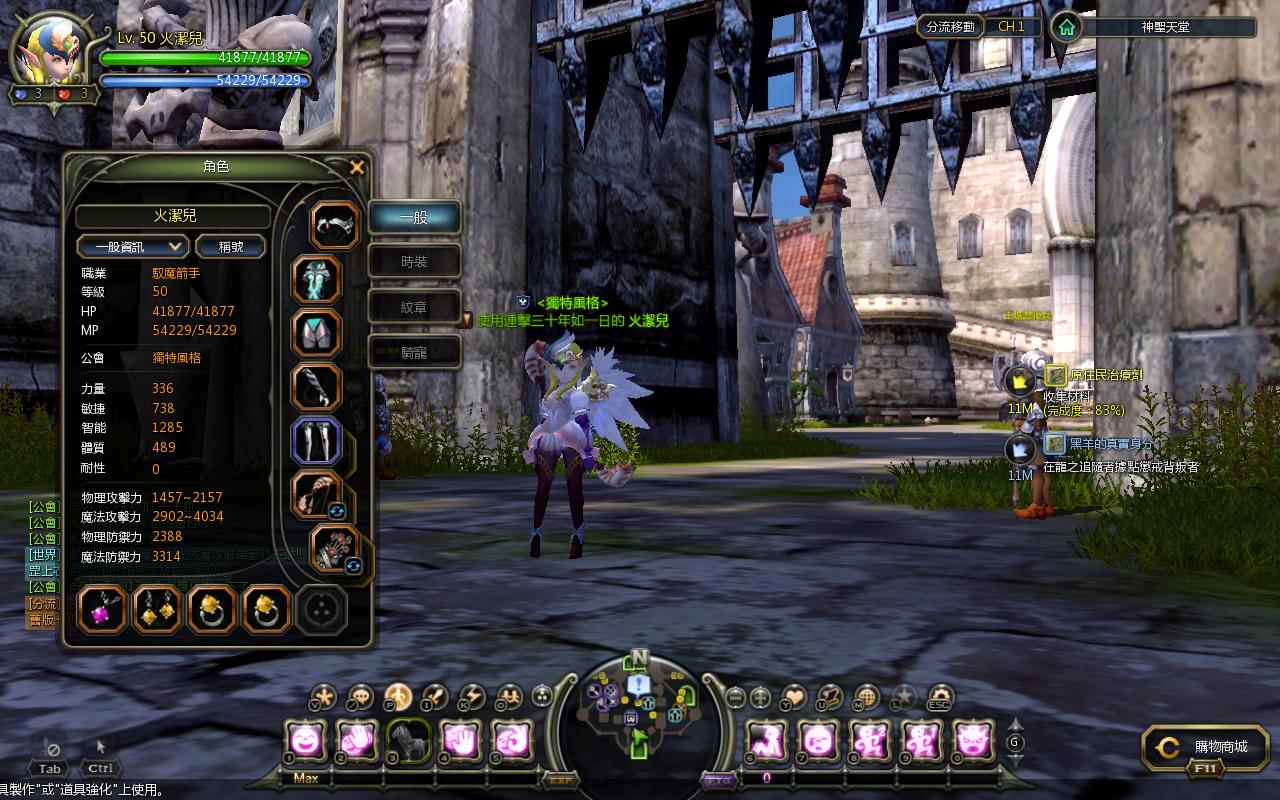
Task: Close the 角色 character window
Action: point(357,168)
